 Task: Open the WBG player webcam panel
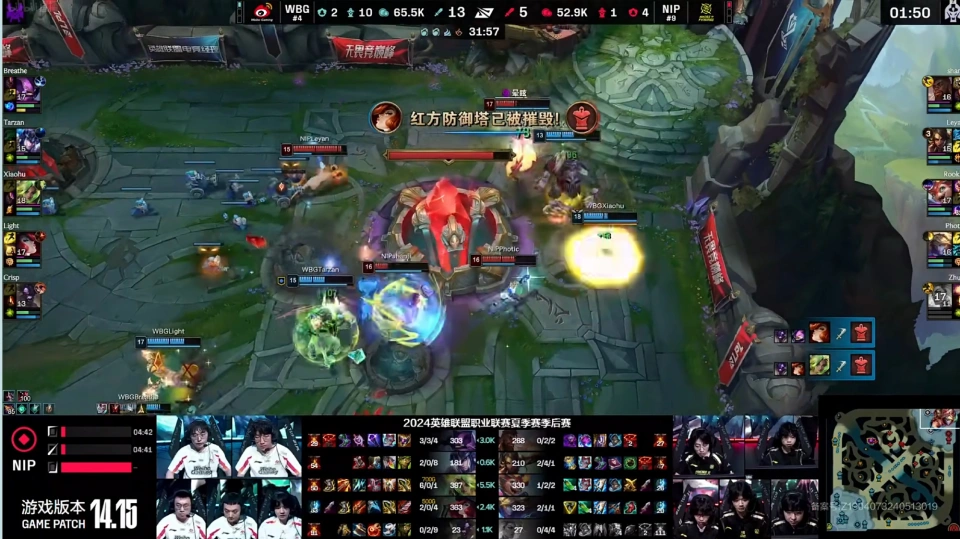(229, 477)
